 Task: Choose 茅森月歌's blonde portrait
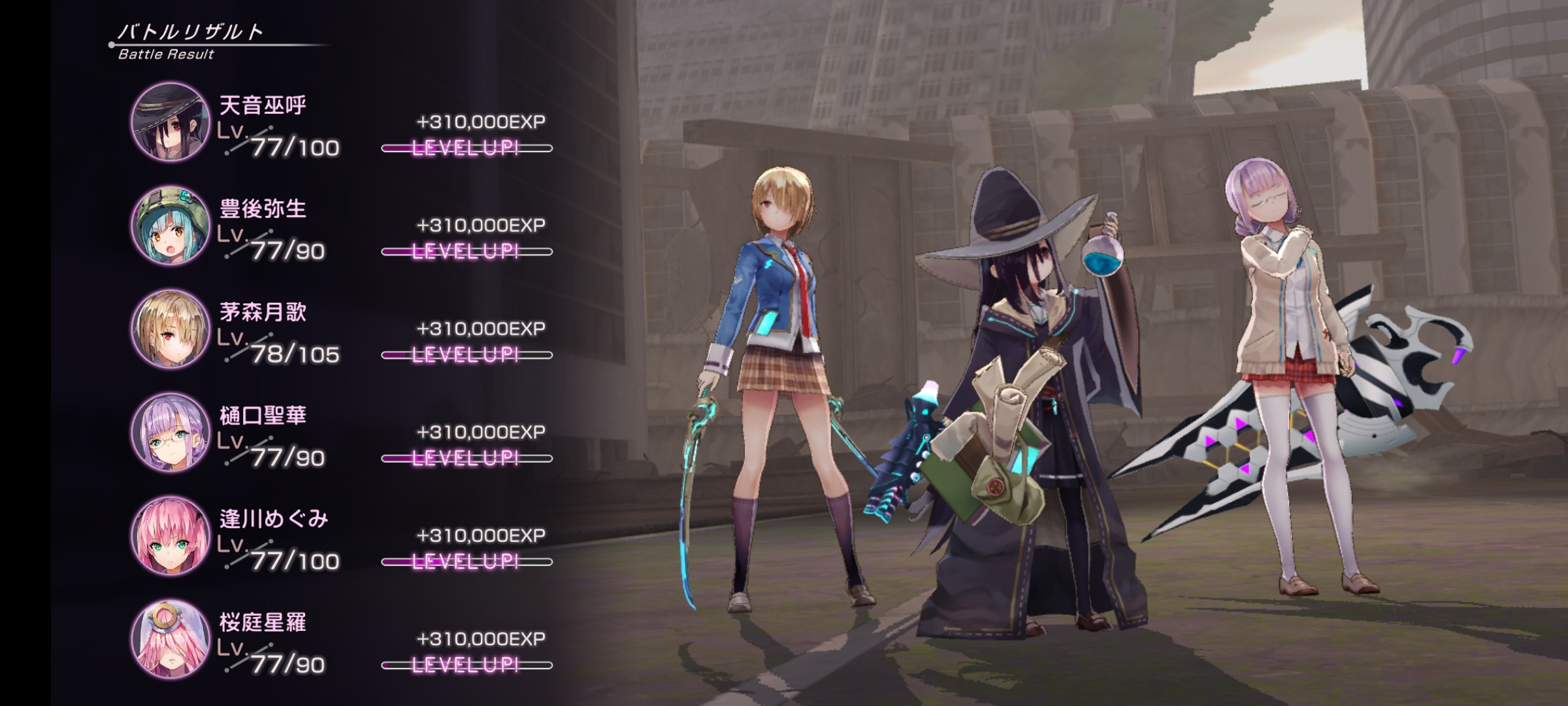pyautogui.click(x=171, y=329)
